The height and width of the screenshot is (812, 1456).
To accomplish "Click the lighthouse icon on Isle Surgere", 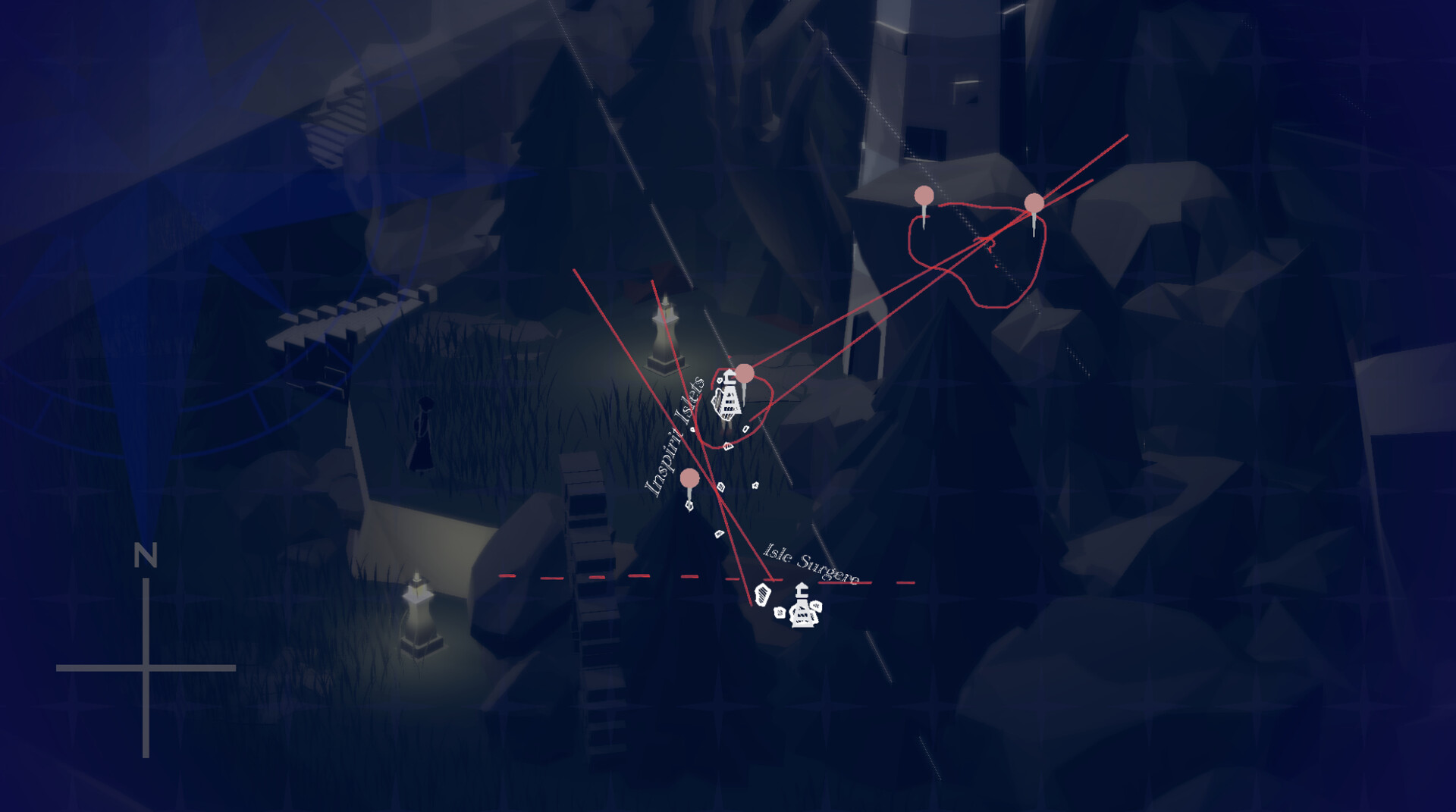I will coord(804,610).
